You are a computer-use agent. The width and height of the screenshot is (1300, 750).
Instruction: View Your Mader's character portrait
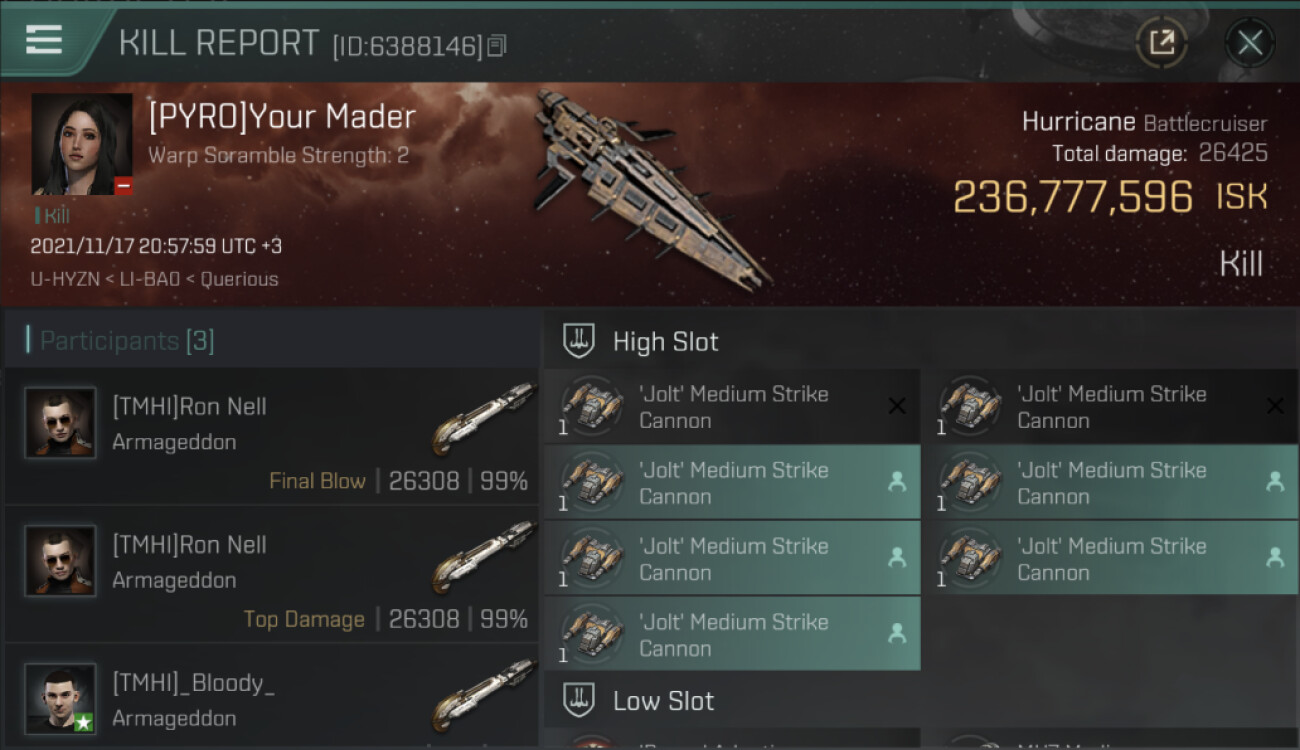(82, 144)
